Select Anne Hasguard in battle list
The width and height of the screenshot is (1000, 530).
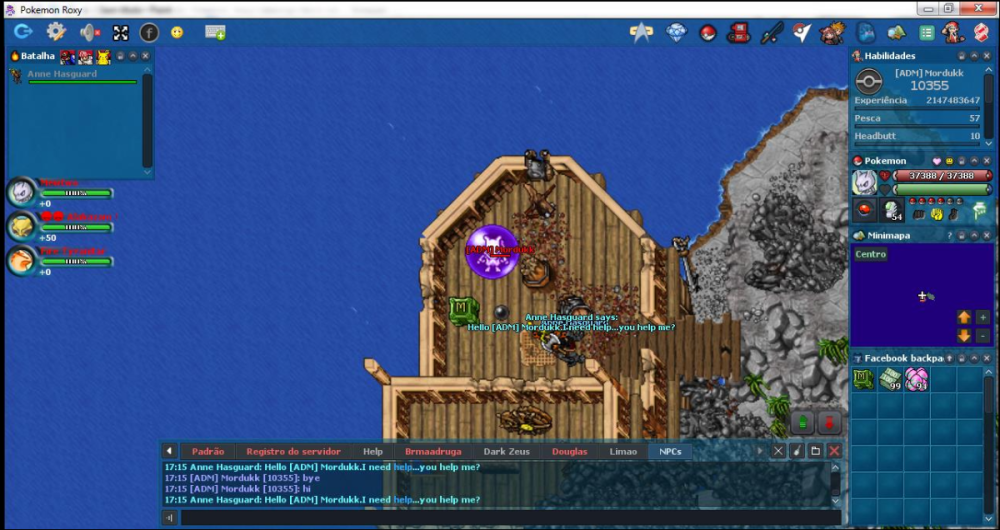(x=62, y=74)
